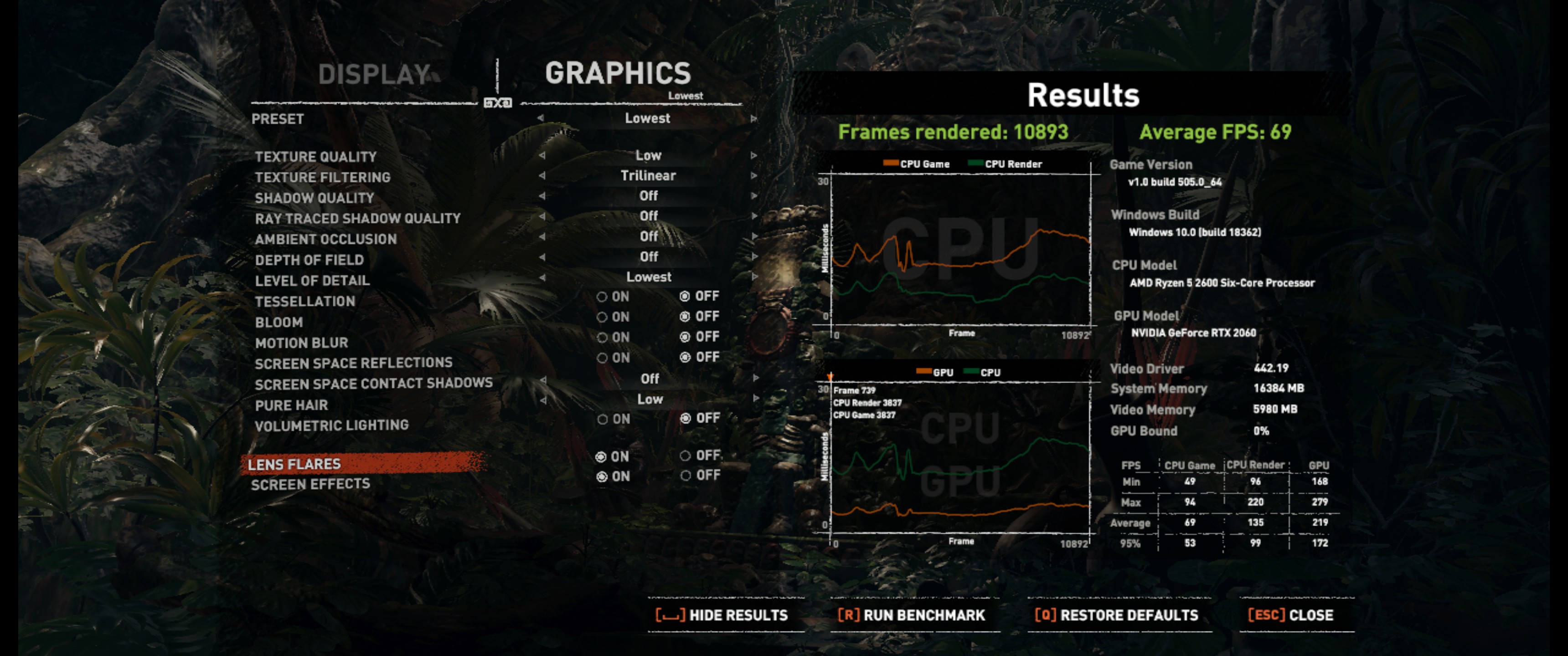Advance Ambient Occlusion with right arrow

click(x=753, y=236)
